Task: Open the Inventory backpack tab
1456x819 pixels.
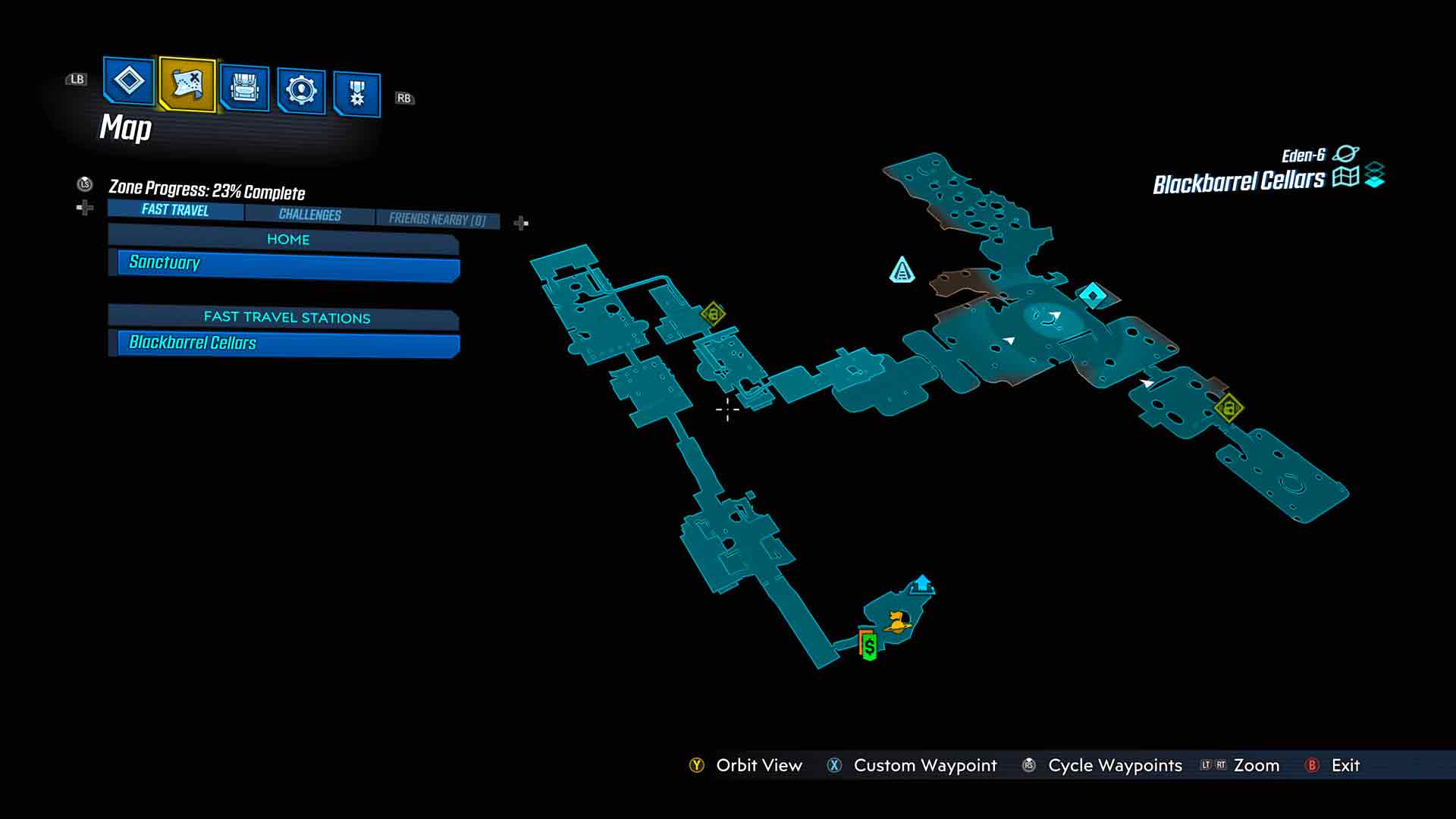Action: (244, 88)
